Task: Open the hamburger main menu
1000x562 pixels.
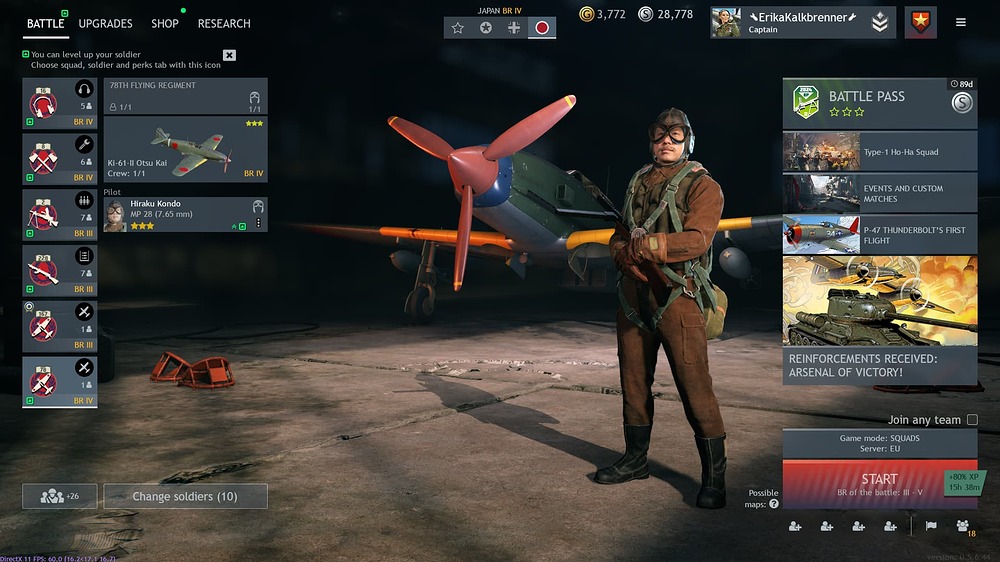Action: [961, 22]
